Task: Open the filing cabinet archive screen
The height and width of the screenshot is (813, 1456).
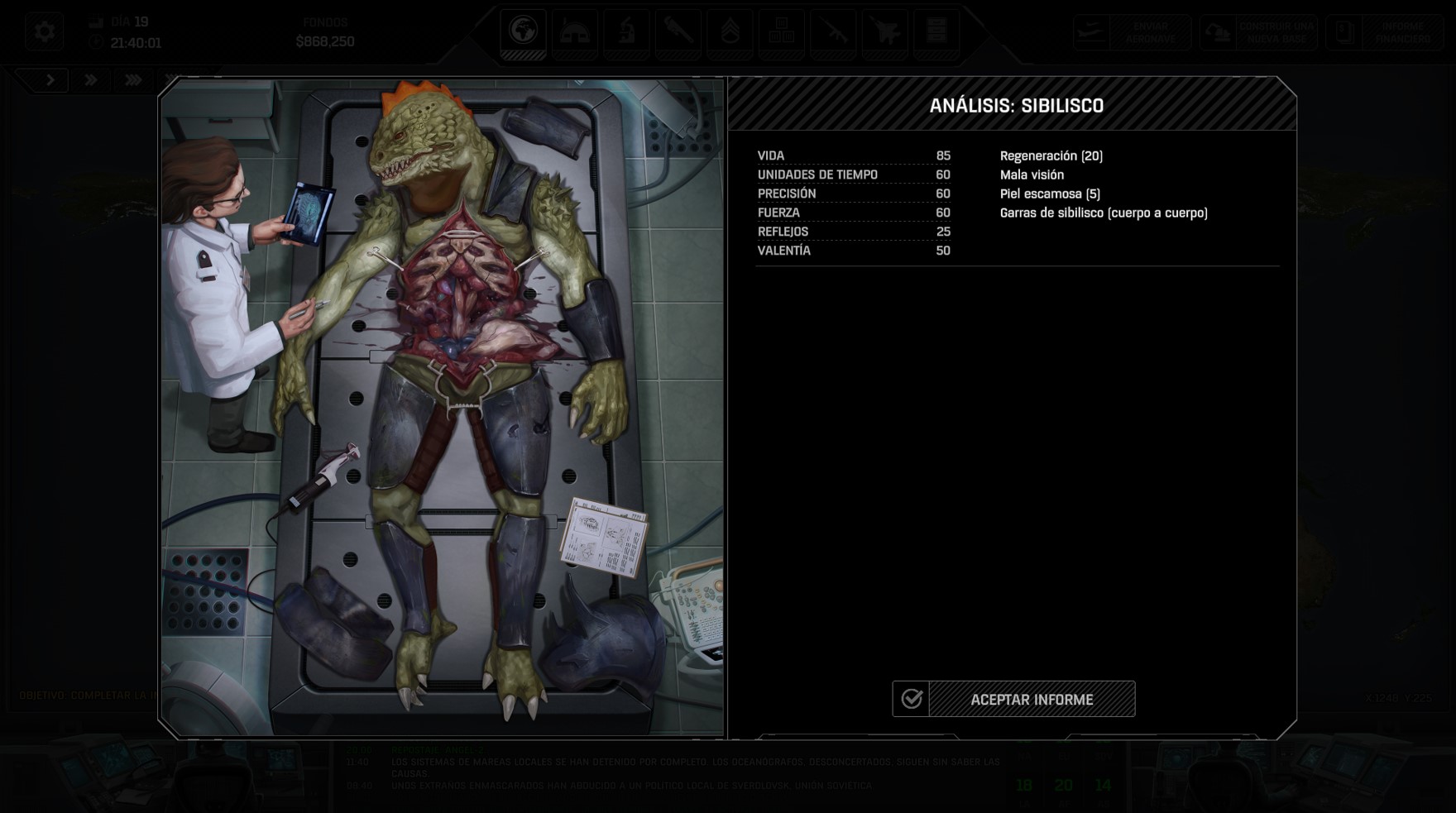Action: (x=936, y=32)
